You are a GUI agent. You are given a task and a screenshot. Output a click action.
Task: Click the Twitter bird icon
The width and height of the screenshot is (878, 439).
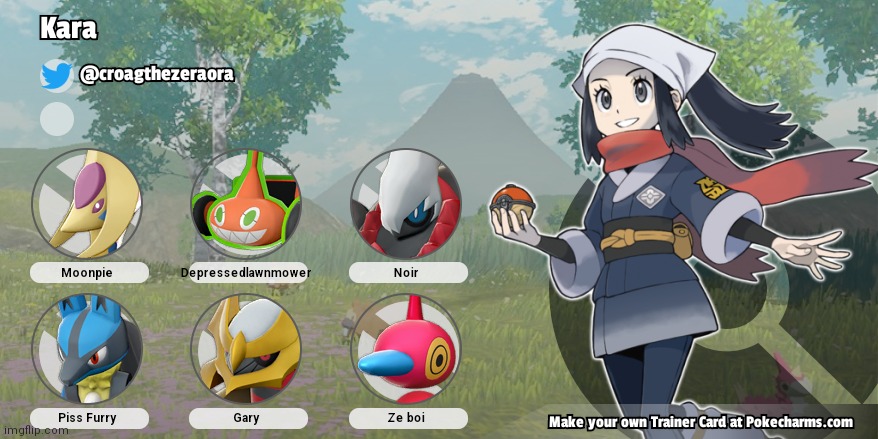56,76
